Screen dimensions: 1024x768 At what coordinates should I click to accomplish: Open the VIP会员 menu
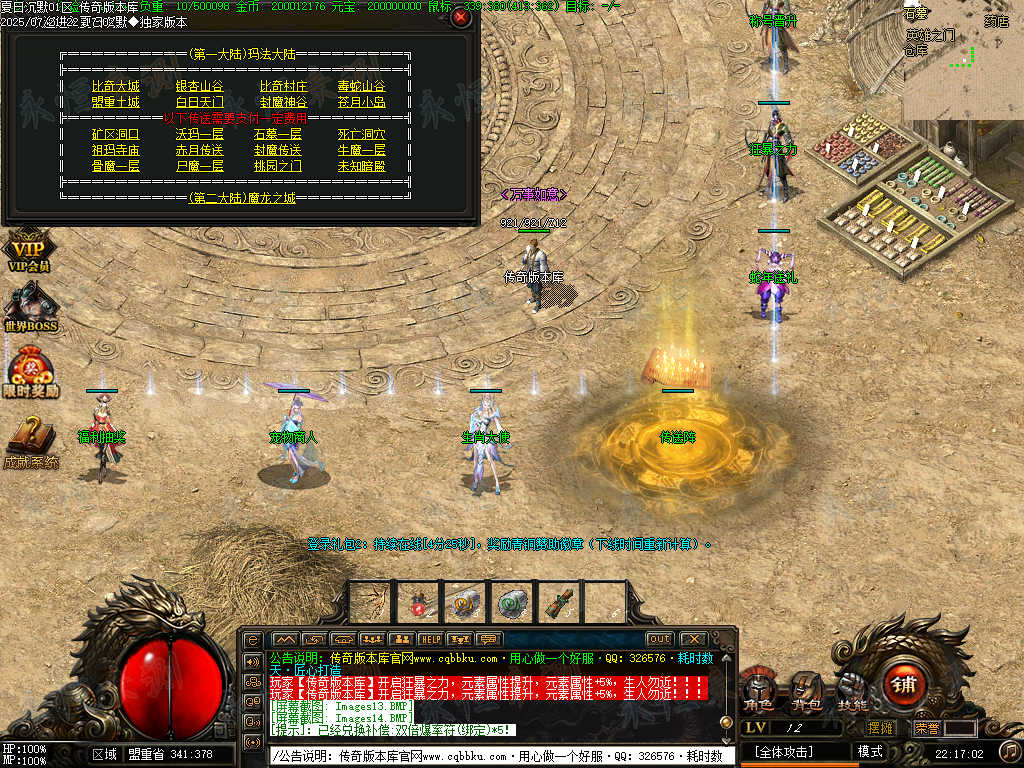coord(30,250)
